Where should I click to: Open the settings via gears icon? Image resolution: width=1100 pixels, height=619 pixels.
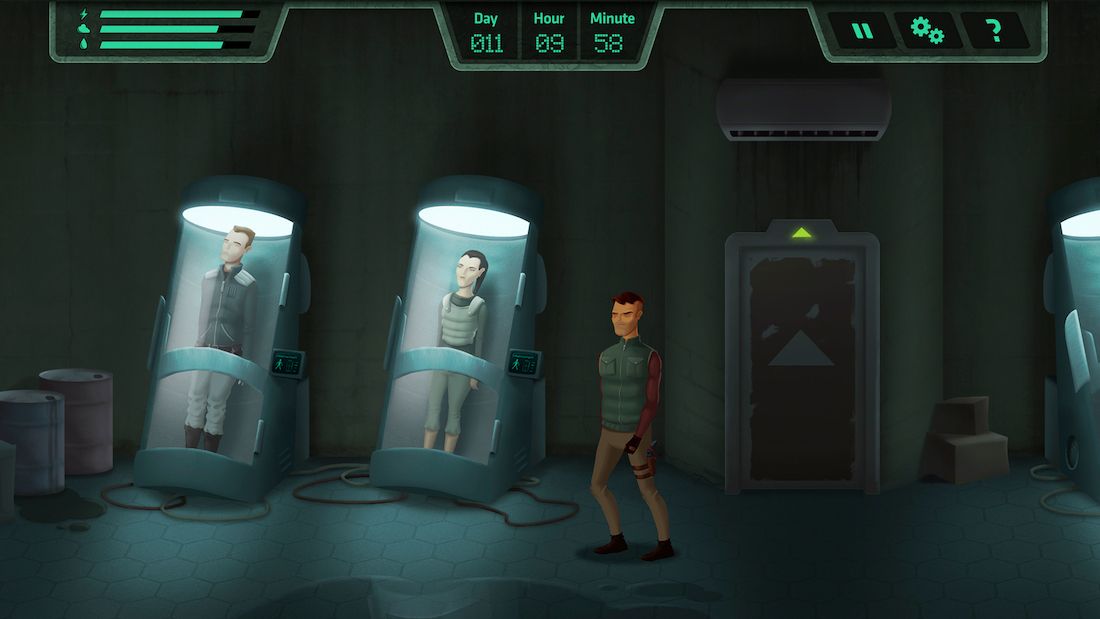(x=927, y=31)
